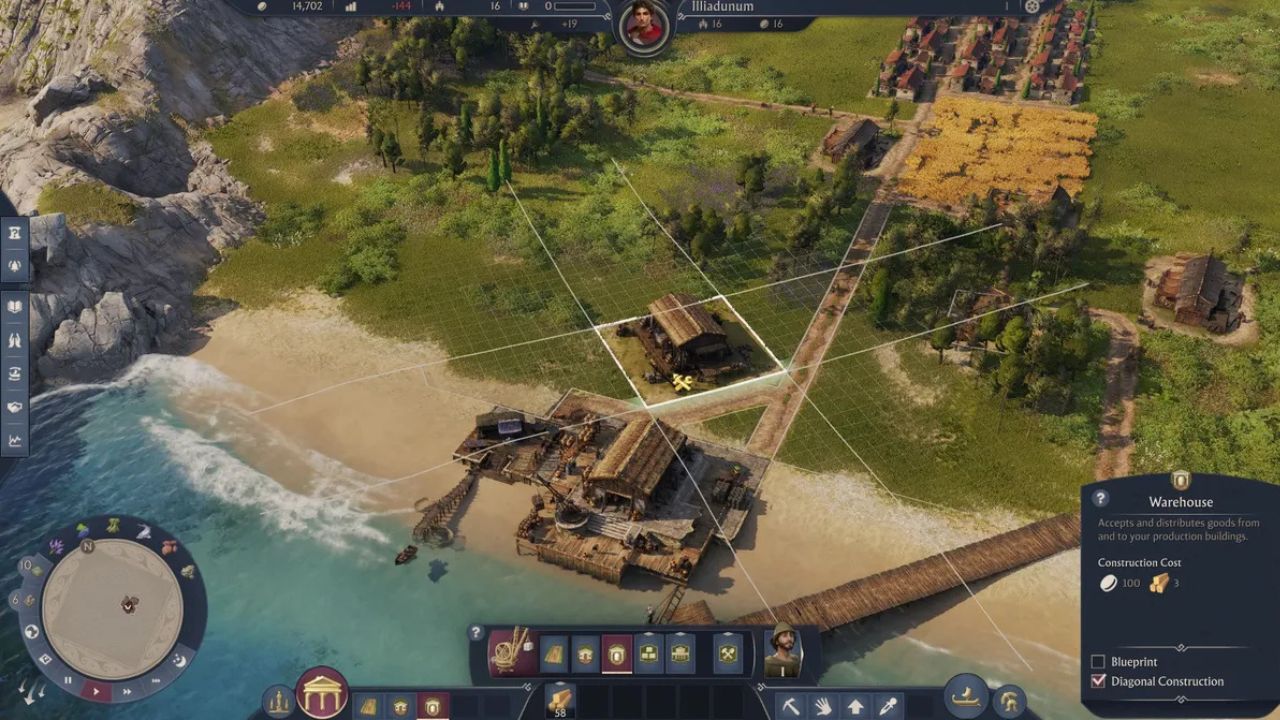Select the upgrade arrow tool
1280x720 pixels.
(855, 705)
